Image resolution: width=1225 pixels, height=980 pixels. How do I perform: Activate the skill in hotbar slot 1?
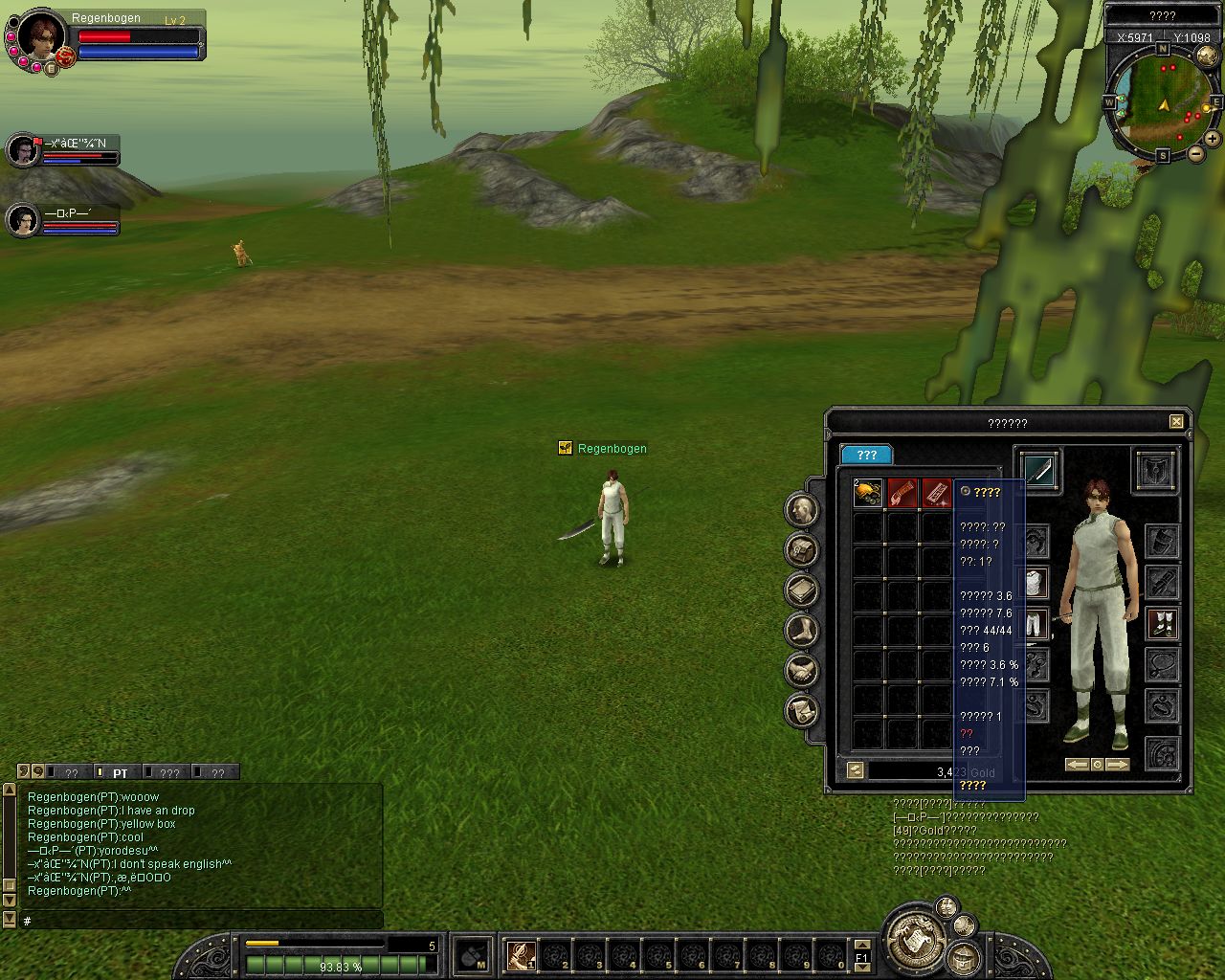(522, 954)
